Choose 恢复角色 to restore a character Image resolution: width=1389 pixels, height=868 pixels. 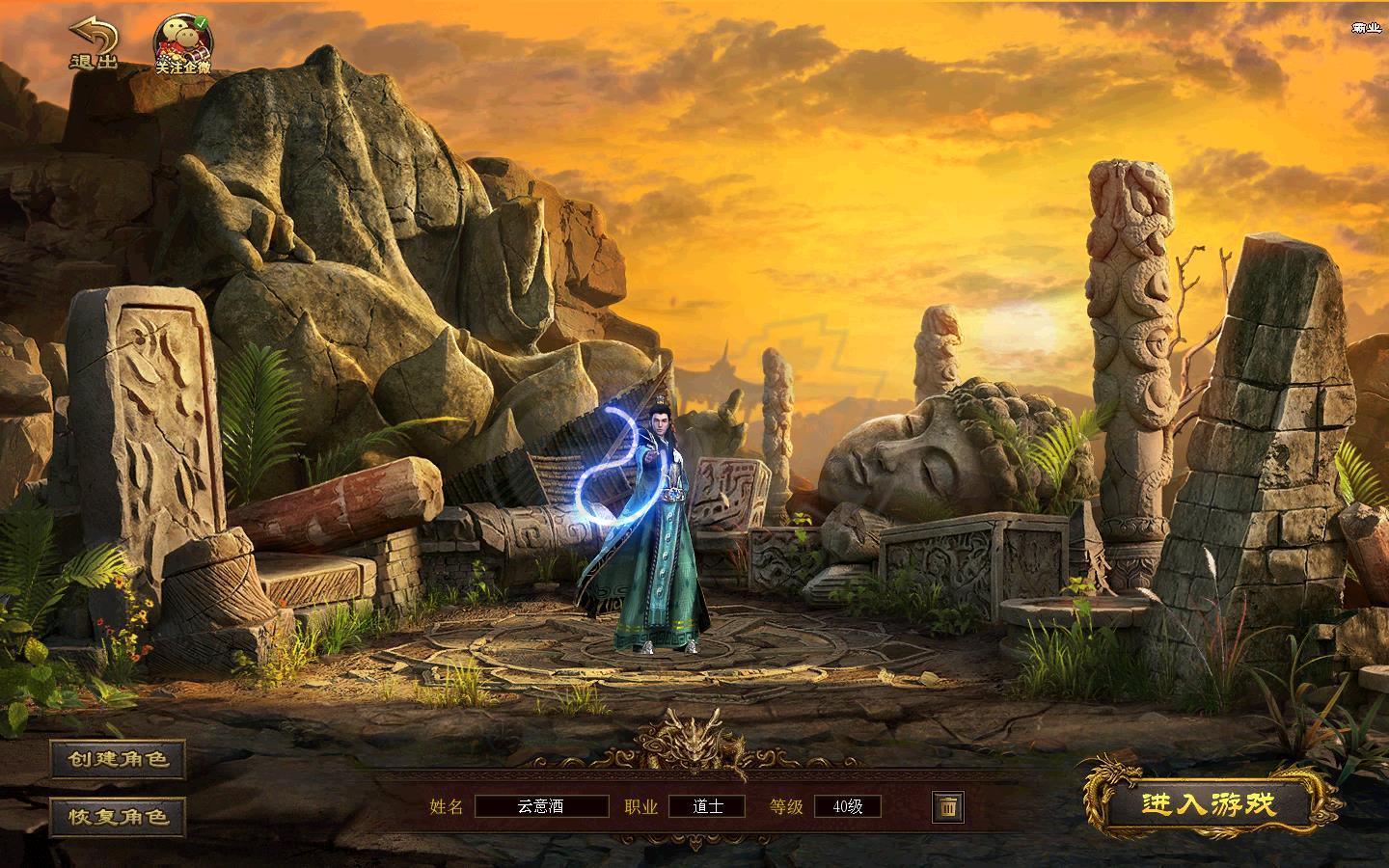118,816
